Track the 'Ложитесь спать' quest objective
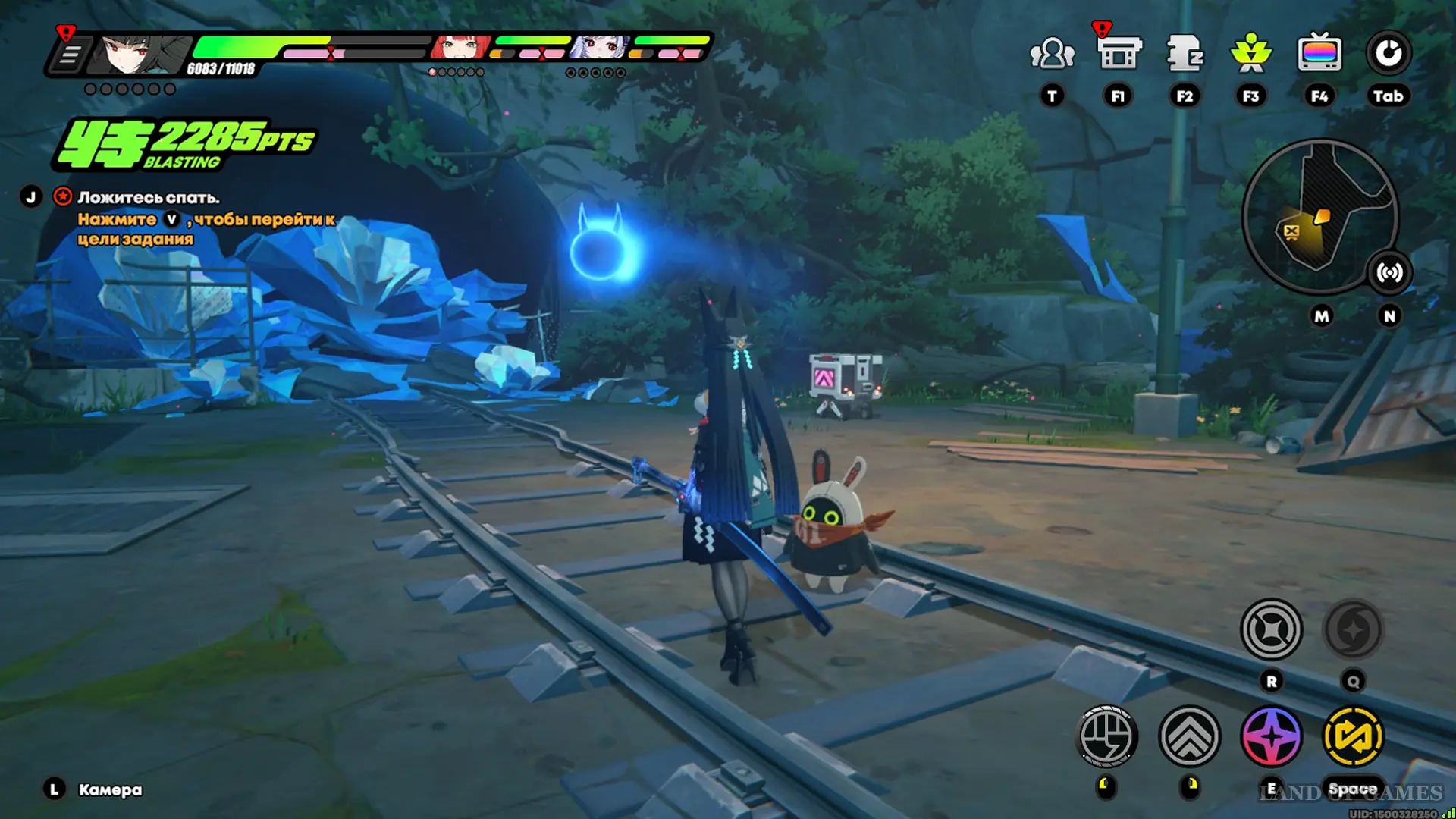The image size is (1456, 819). click(x=148, y=198)
